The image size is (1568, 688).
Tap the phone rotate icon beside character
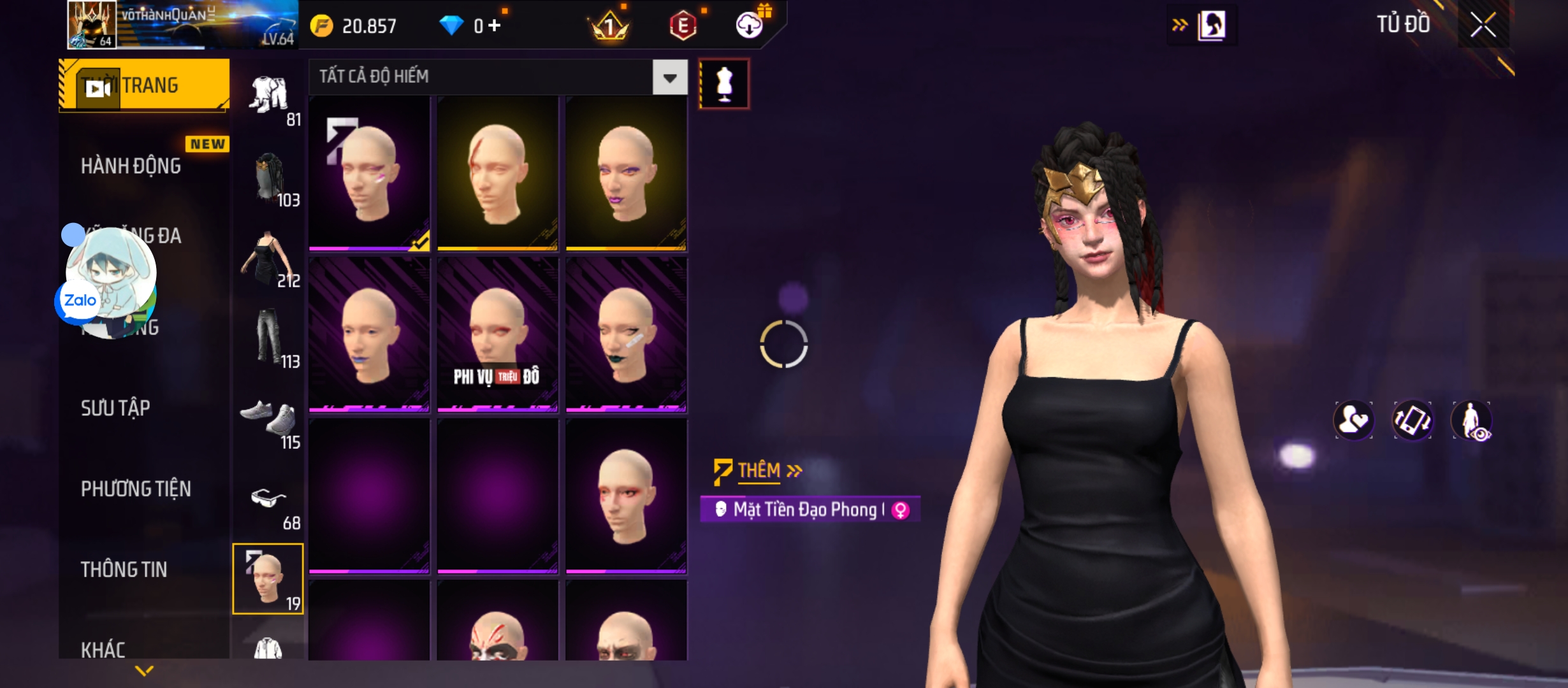click(x=1412, y=420)
